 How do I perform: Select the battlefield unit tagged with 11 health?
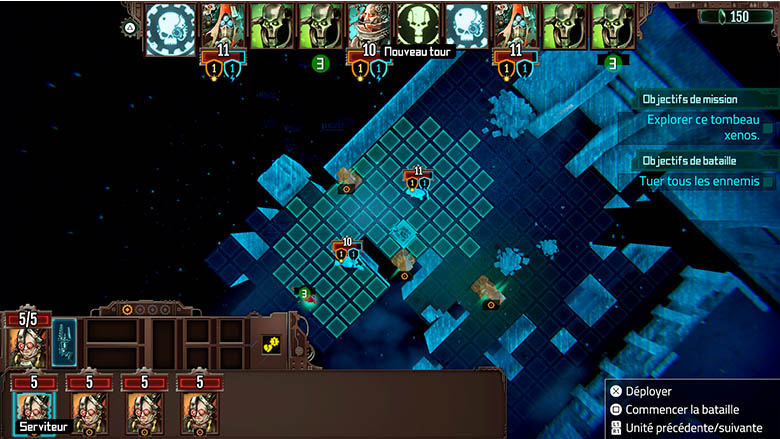coord(418,187)
